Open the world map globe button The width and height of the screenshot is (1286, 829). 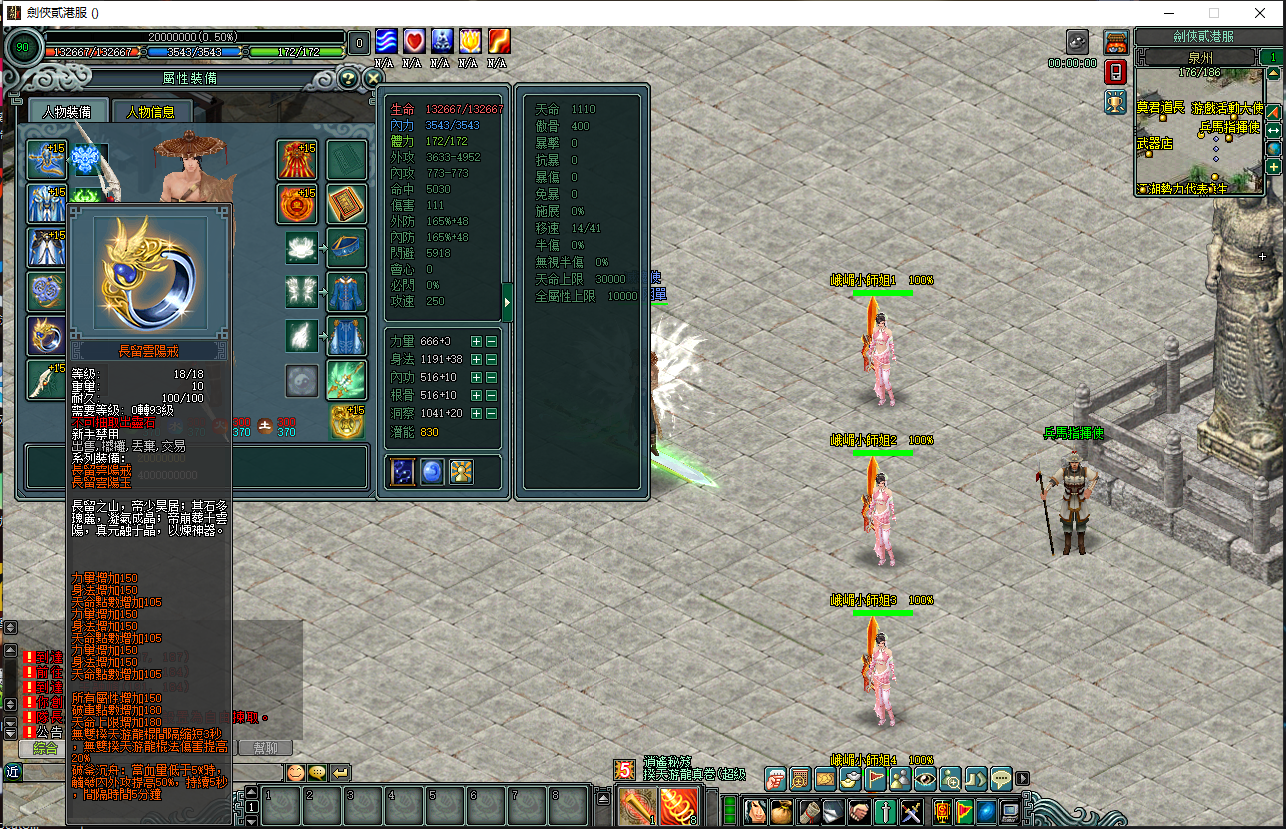(1273, 149)
